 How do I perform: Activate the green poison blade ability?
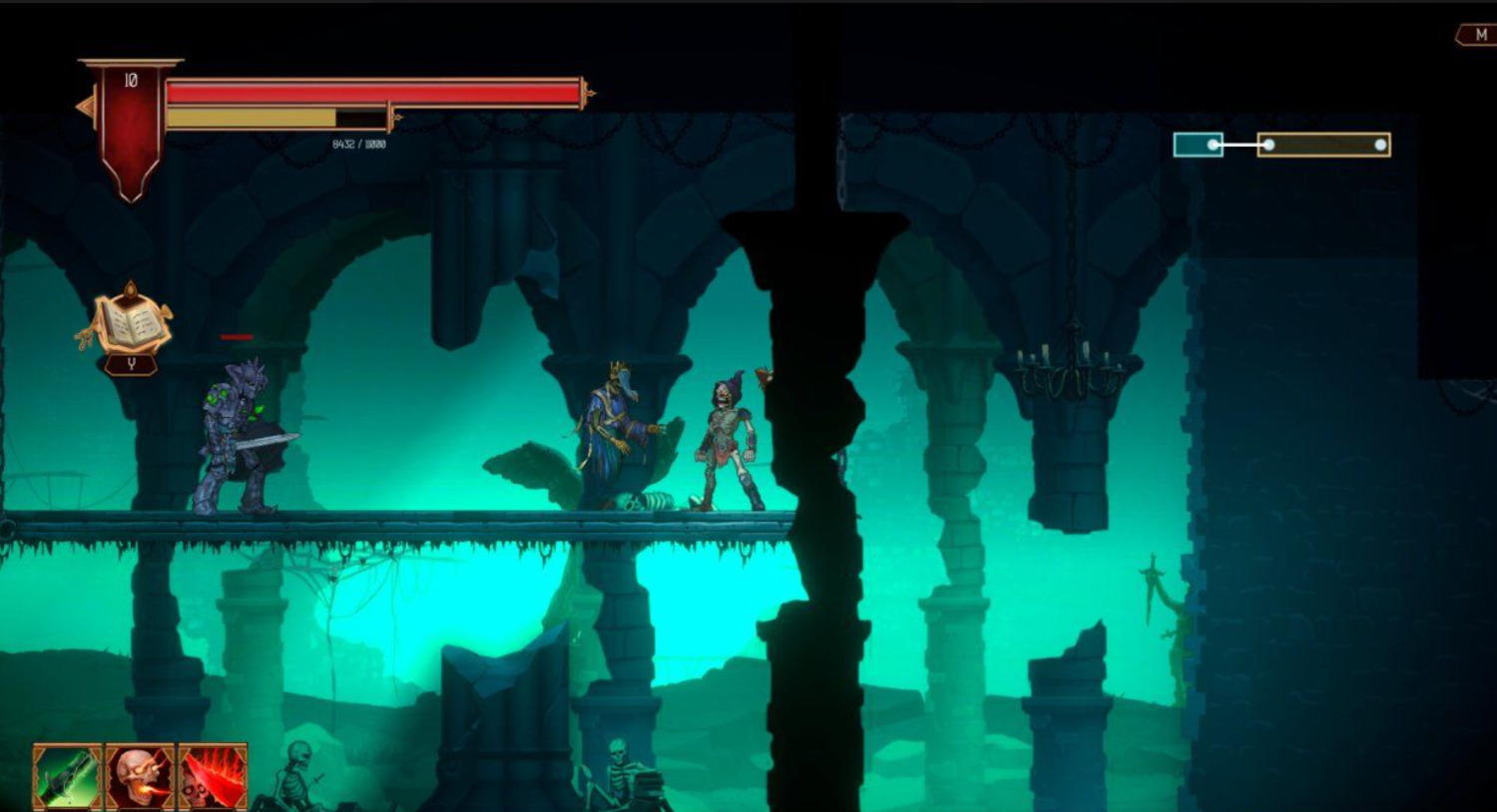click(x=67, y=777)
